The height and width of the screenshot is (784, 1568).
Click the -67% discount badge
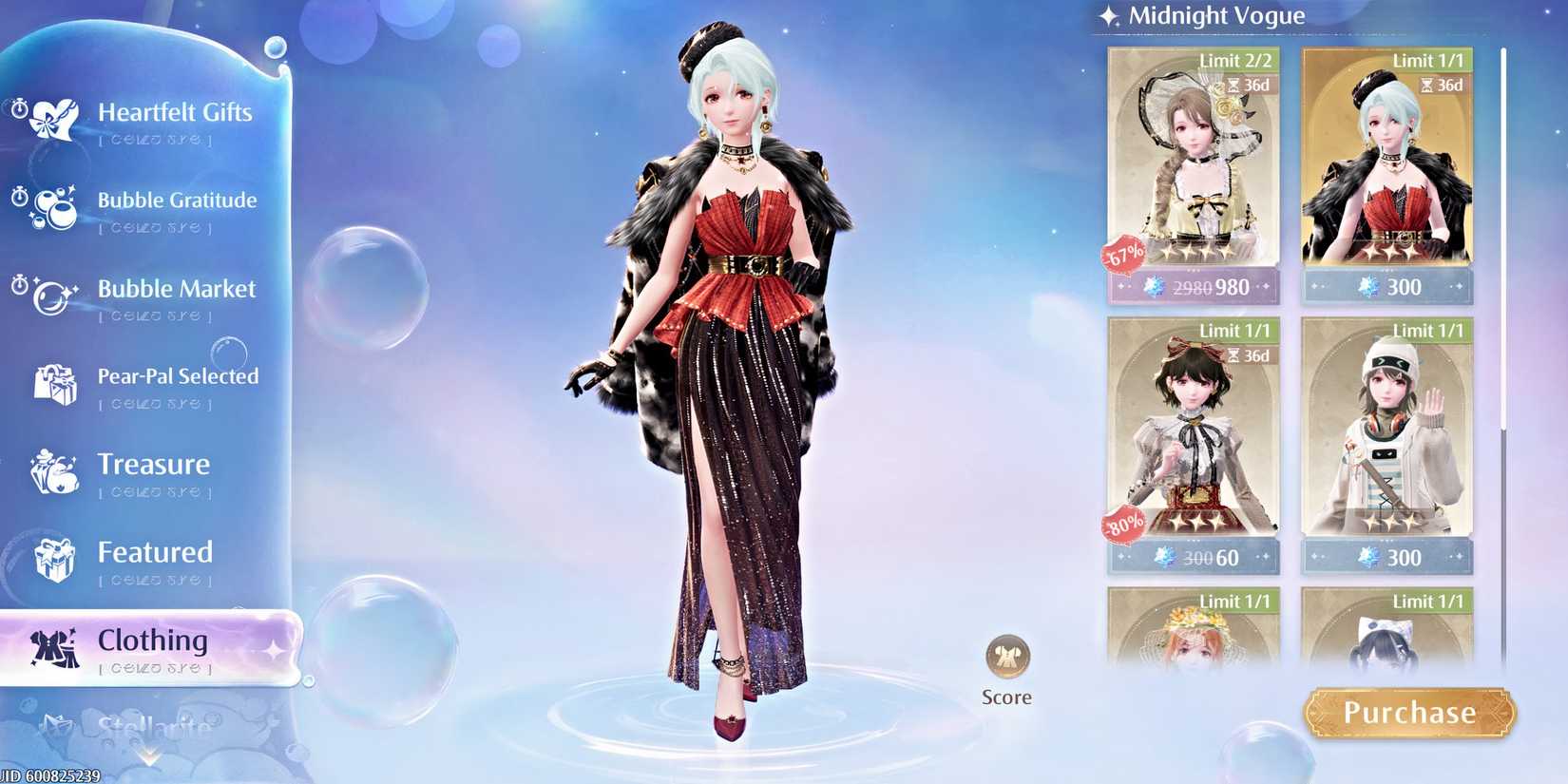coord(1124,255)
